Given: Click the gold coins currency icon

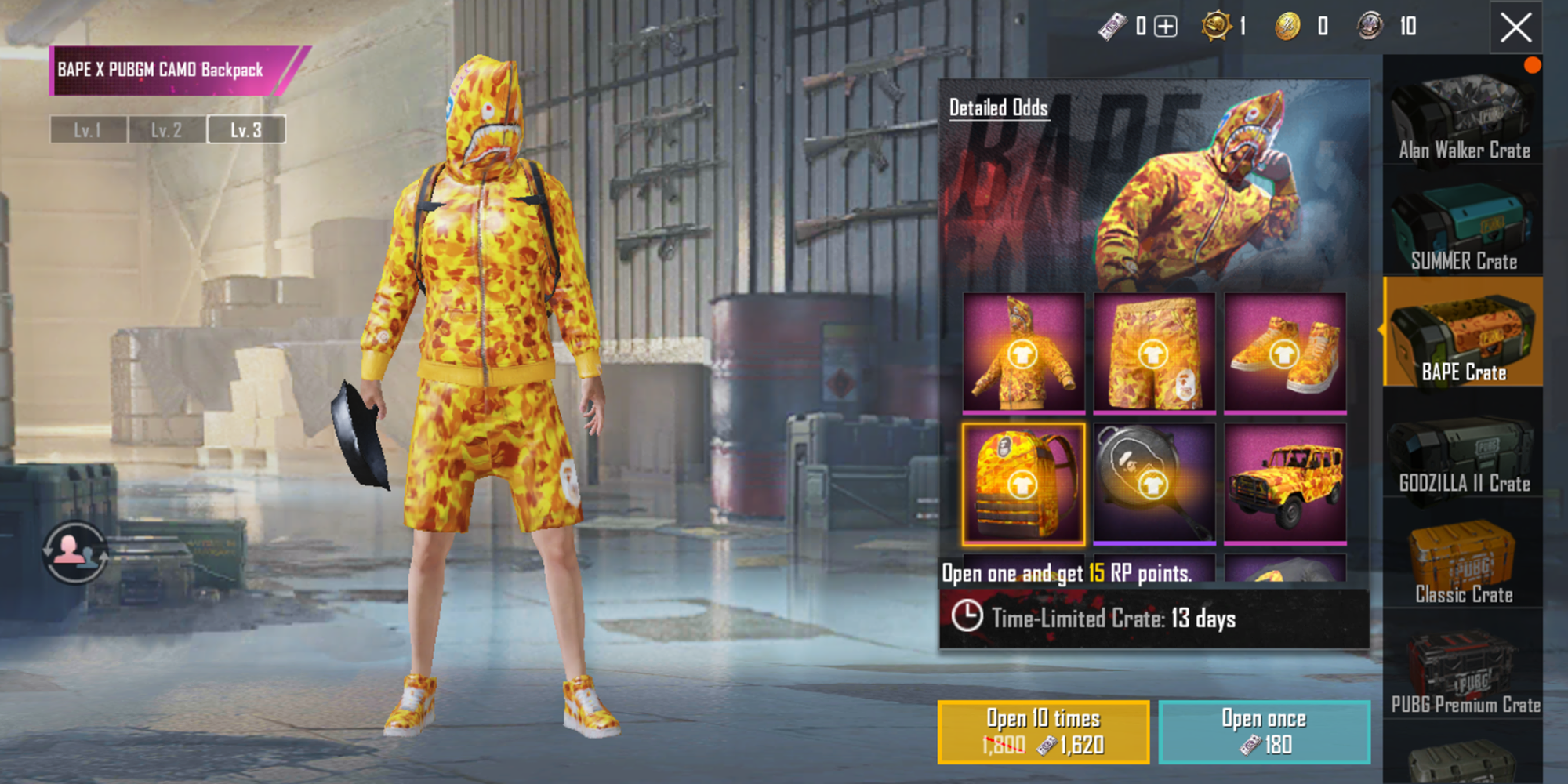Looking at the screenshot, I should click(1287, 26).
